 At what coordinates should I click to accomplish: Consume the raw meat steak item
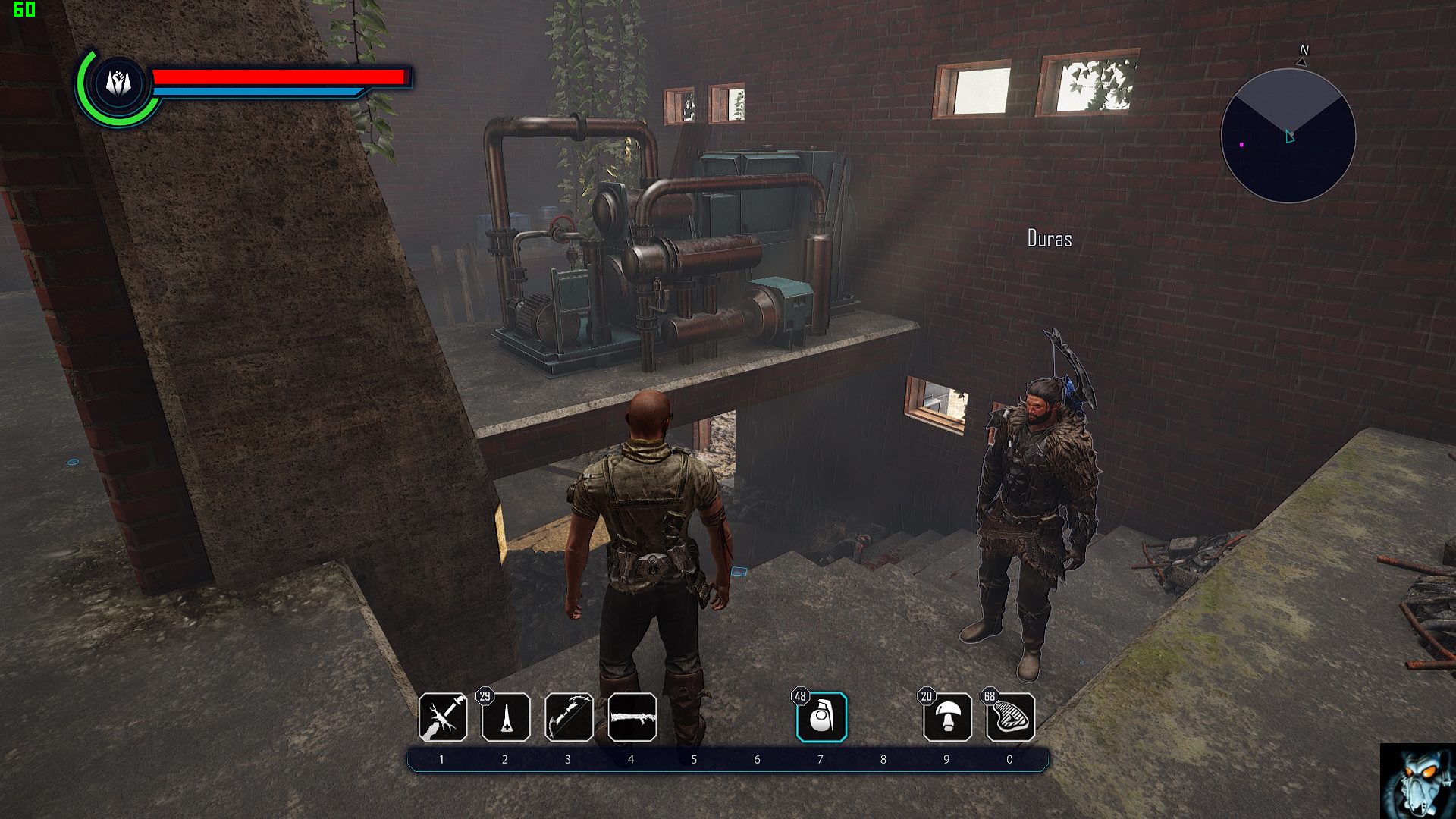coord(1010,717)
